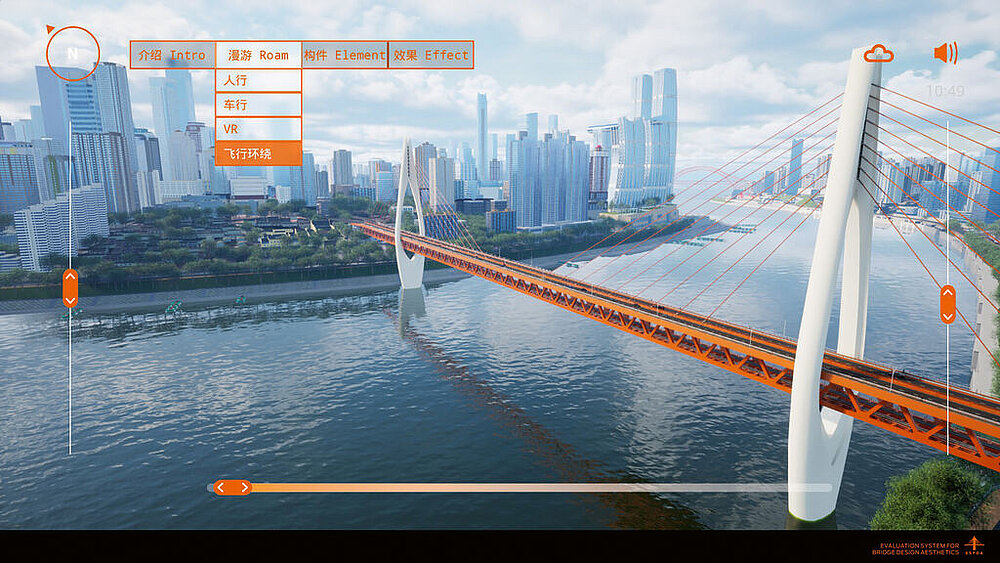This screenshot has width=1000, height=563.
Task: Open the 介绍 Intro tab
Action: click(172, 55)
